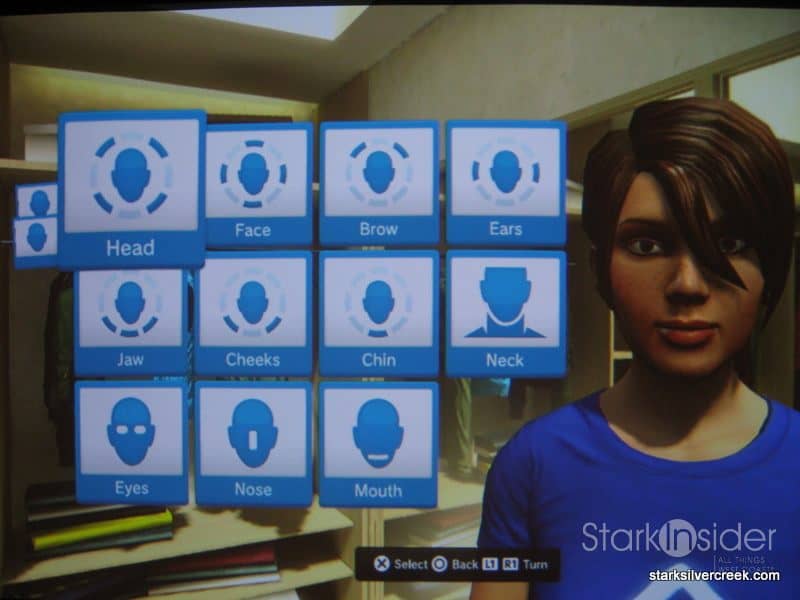Pick the Cheeks tile
The image size is (800, 600).
point(253,313)
